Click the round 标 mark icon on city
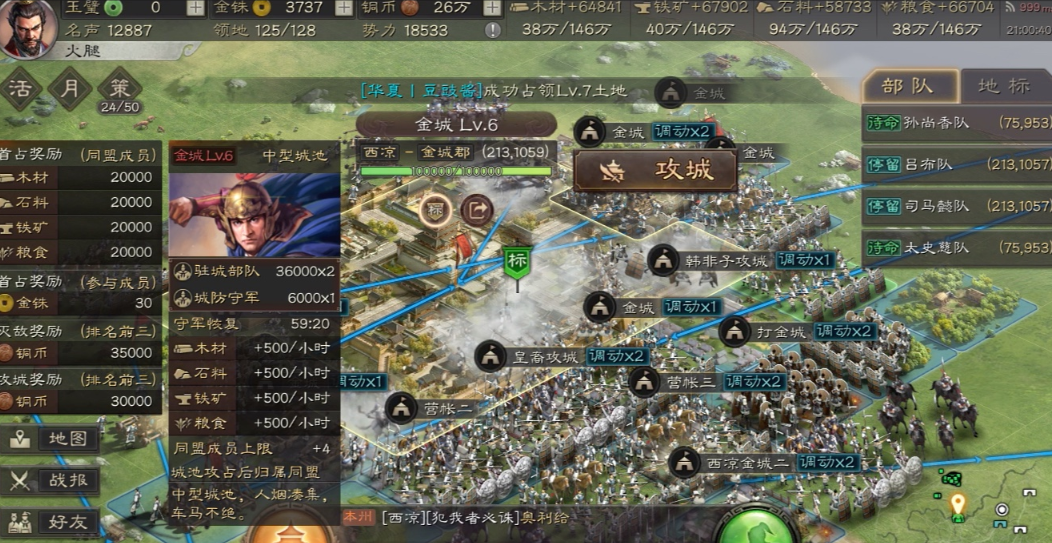This screenshot has width=1052, height=543. [437, 209]
